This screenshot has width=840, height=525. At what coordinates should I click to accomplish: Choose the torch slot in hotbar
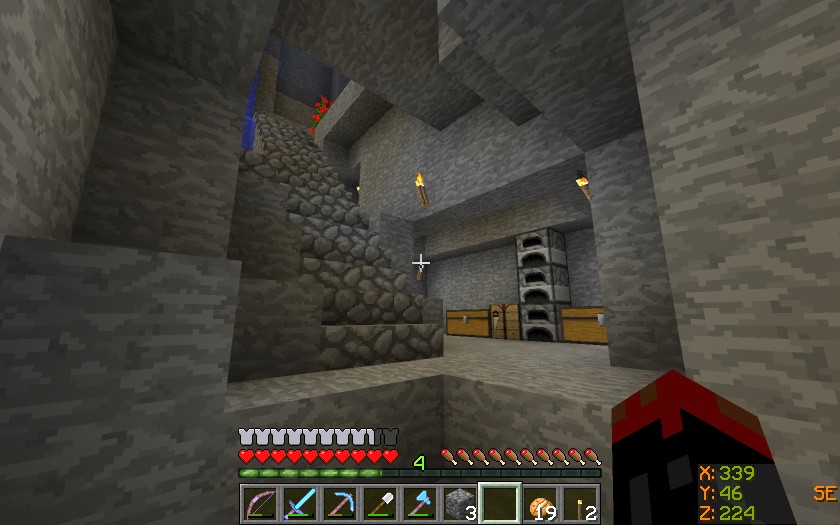click(x=580, y=503)
